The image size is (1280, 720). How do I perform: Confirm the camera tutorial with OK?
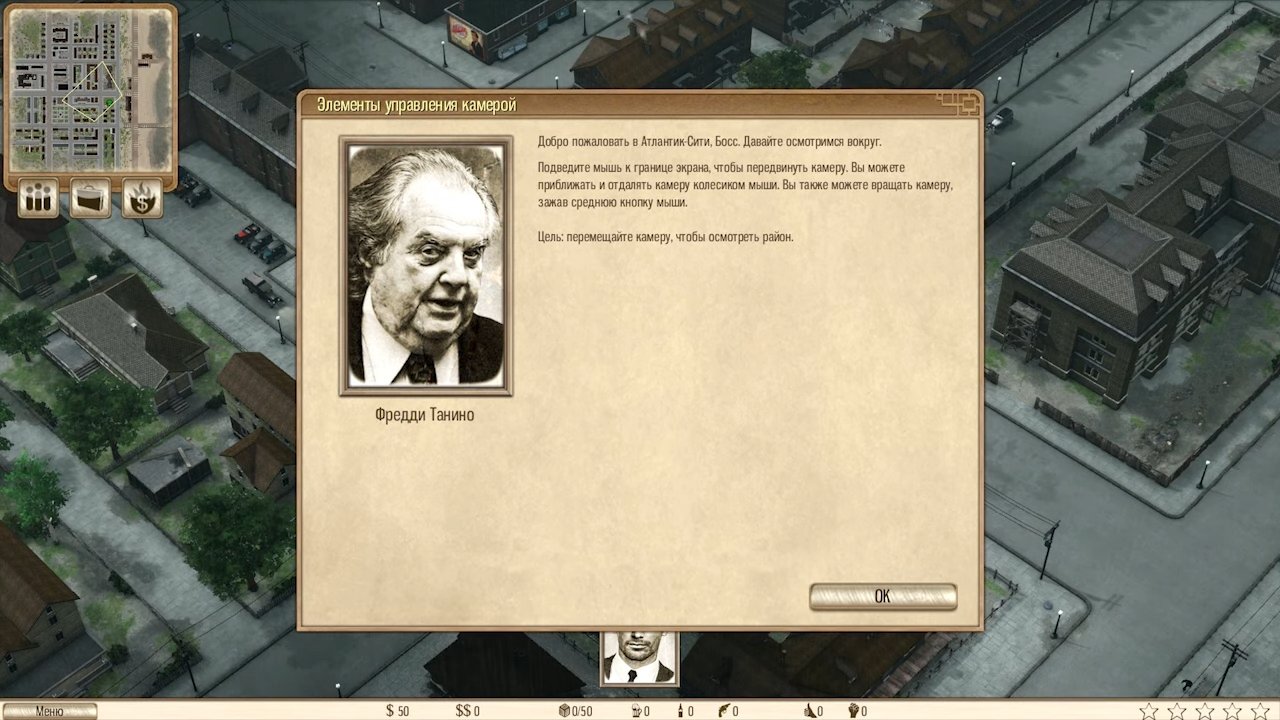[x=882, y=596]
